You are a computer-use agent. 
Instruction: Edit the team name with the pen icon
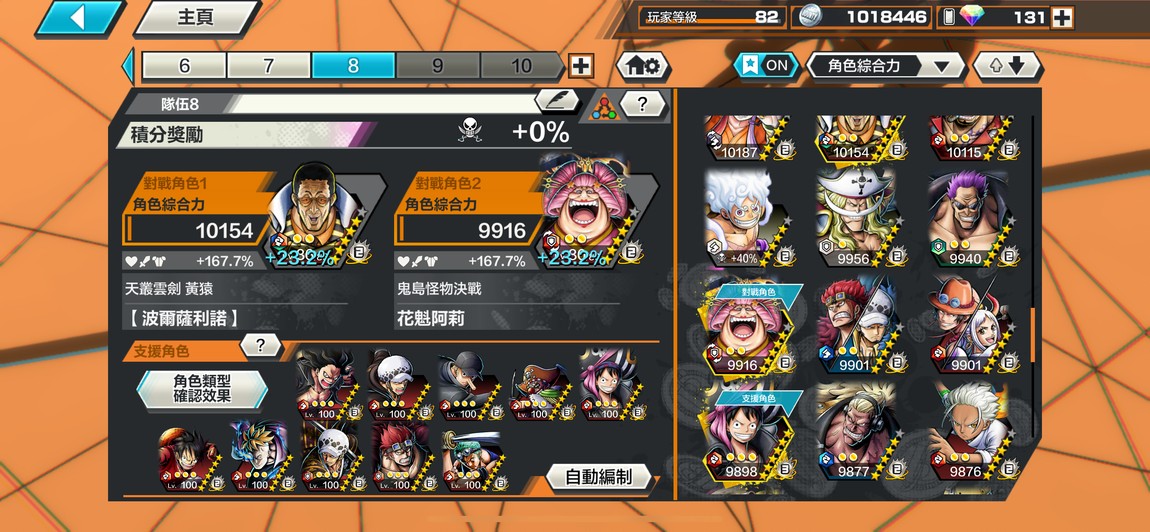click(556, 102)
